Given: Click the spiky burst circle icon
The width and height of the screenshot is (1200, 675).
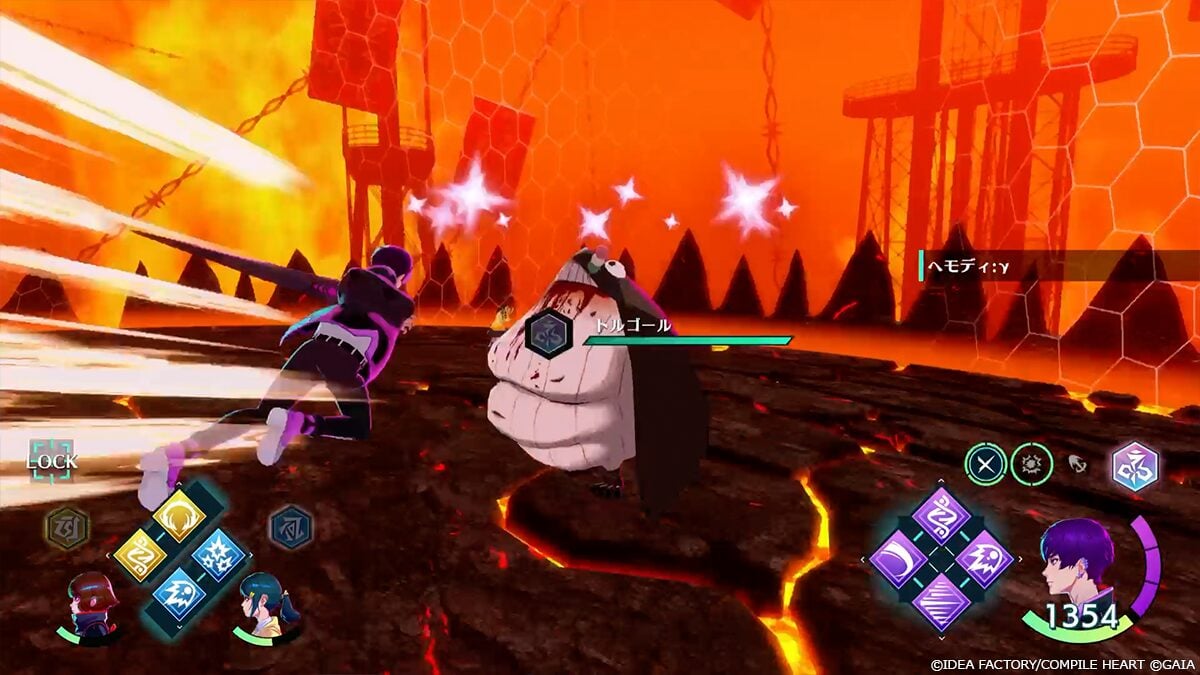Looking at the screenshot, I should (1031, 465).
